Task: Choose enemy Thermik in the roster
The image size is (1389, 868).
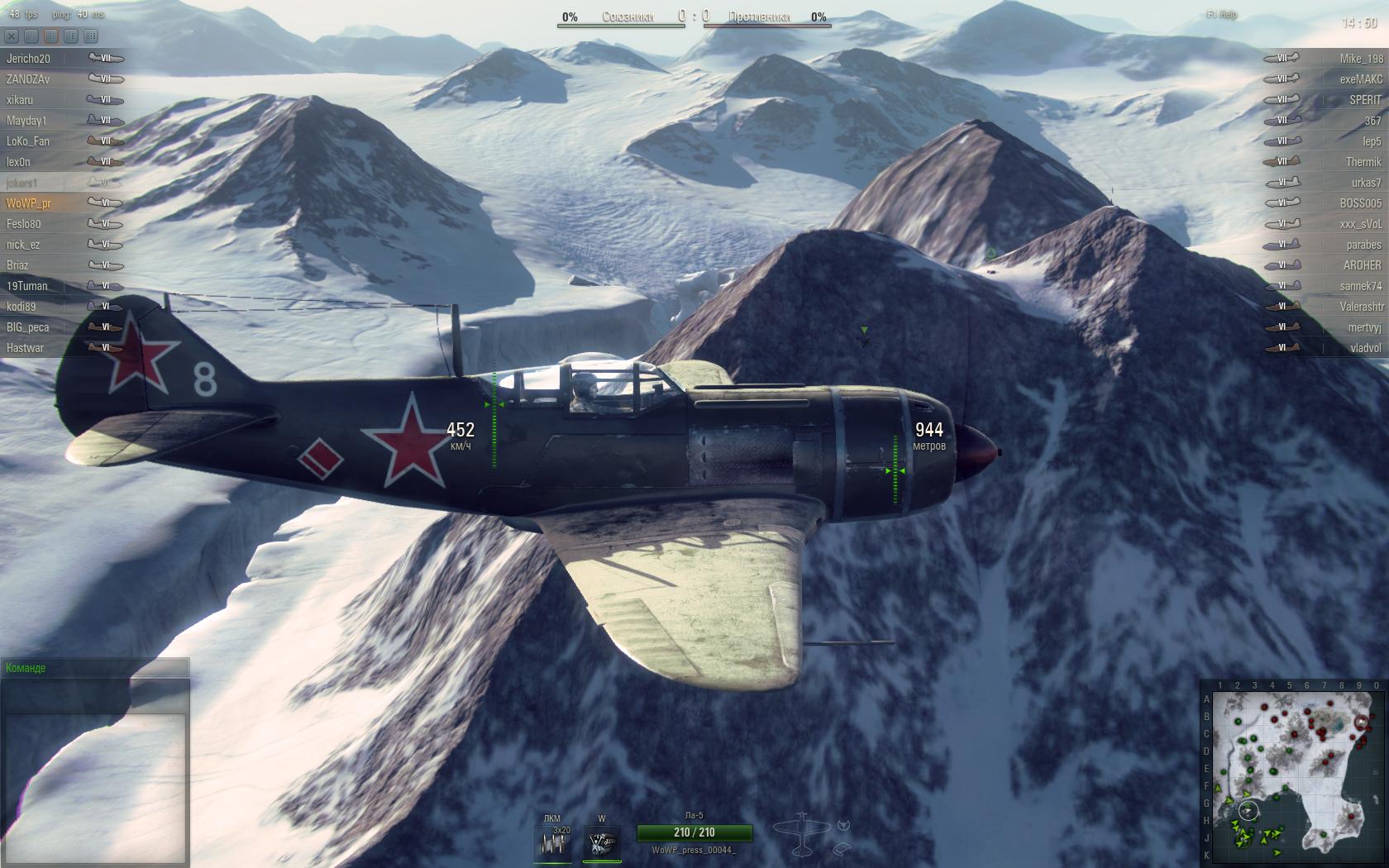Action: point(1363,162)
